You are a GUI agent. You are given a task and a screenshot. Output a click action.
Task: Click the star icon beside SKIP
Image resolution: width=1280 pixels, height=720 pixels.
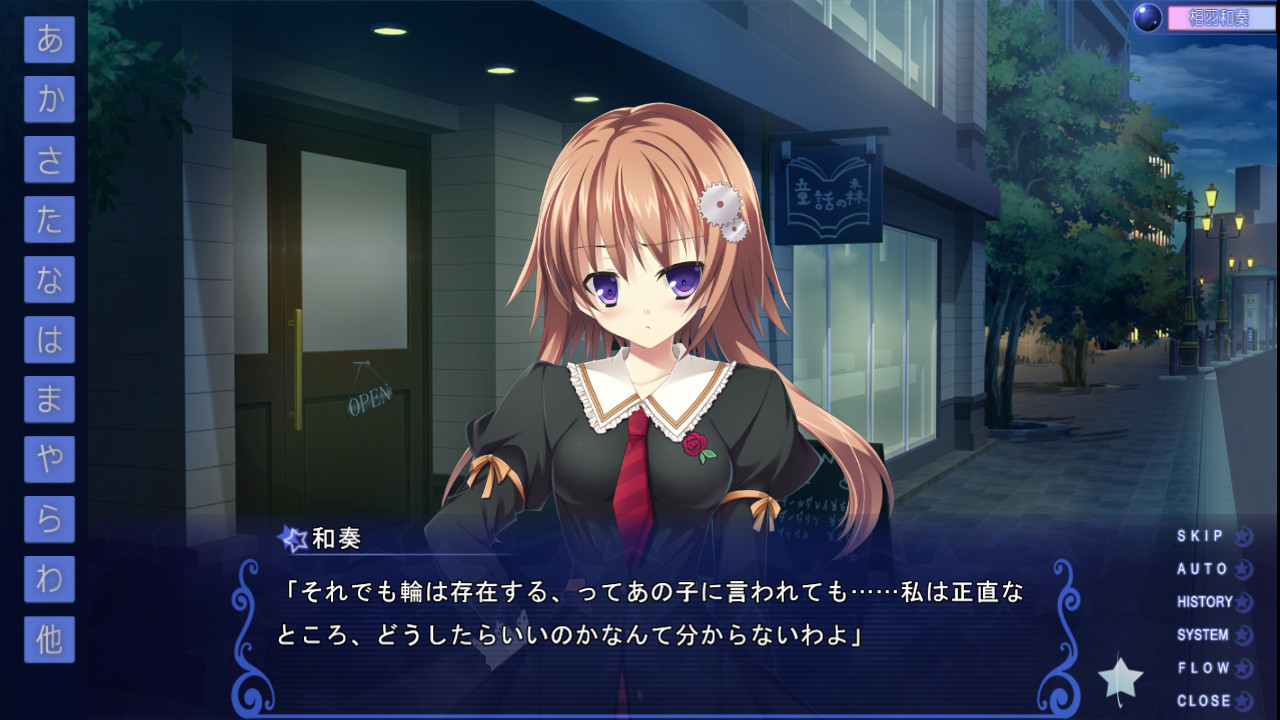coord(1243,535)
